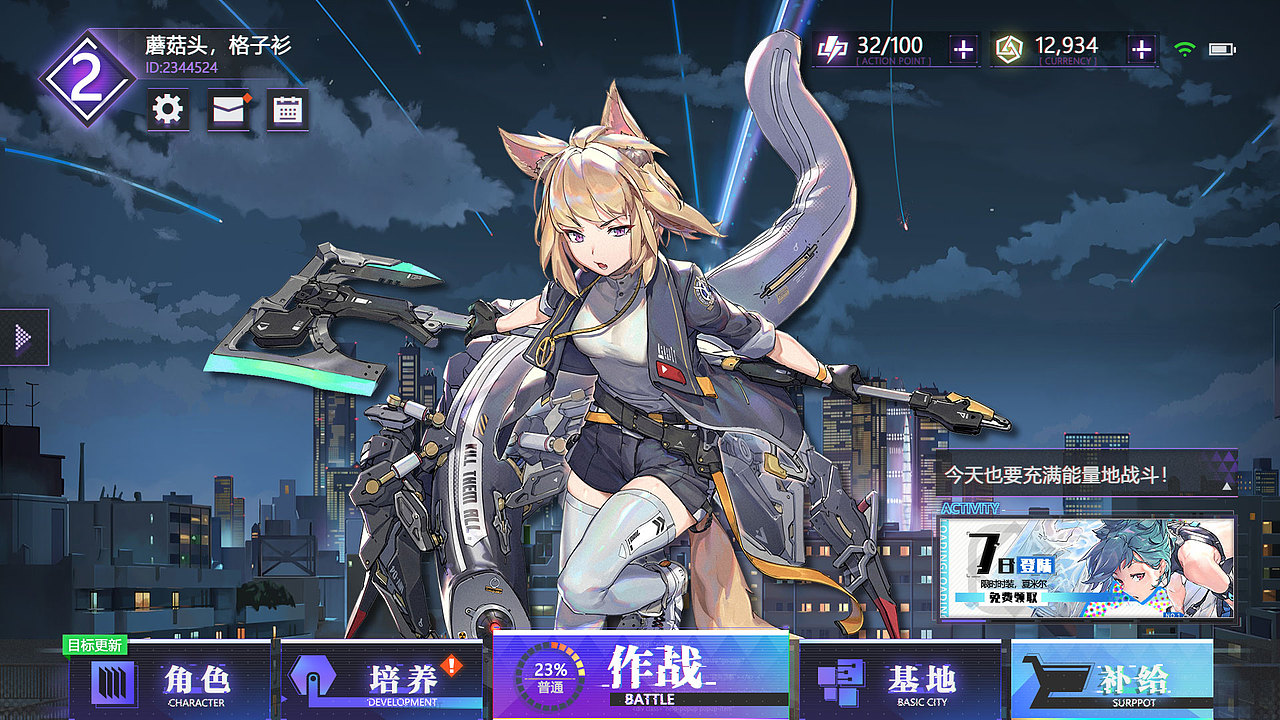Add currency with the plus button
Screen dimensions: 1280x720
coord(1141,49)
